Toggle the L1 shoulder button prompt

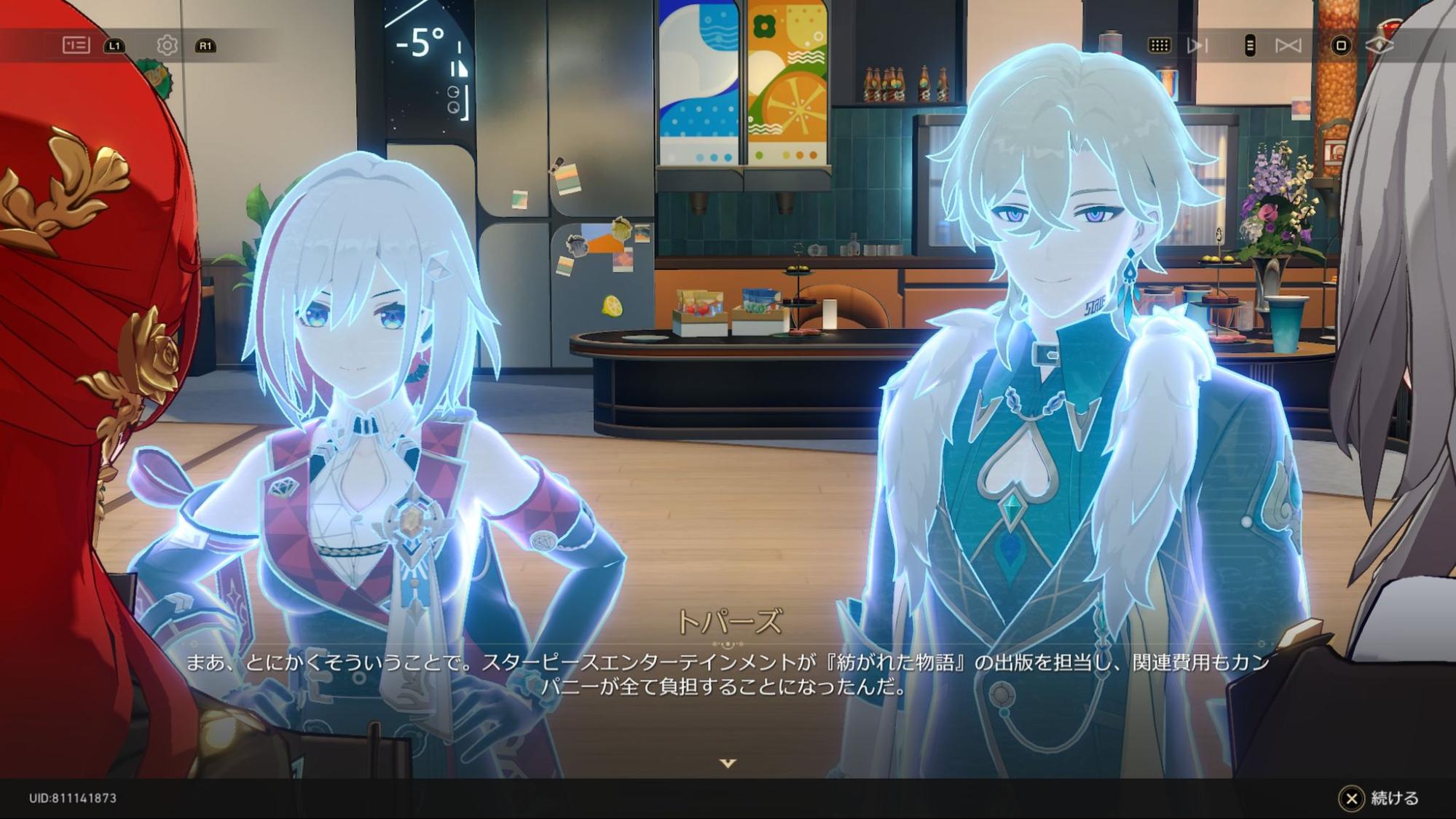(x=113, y=44)
